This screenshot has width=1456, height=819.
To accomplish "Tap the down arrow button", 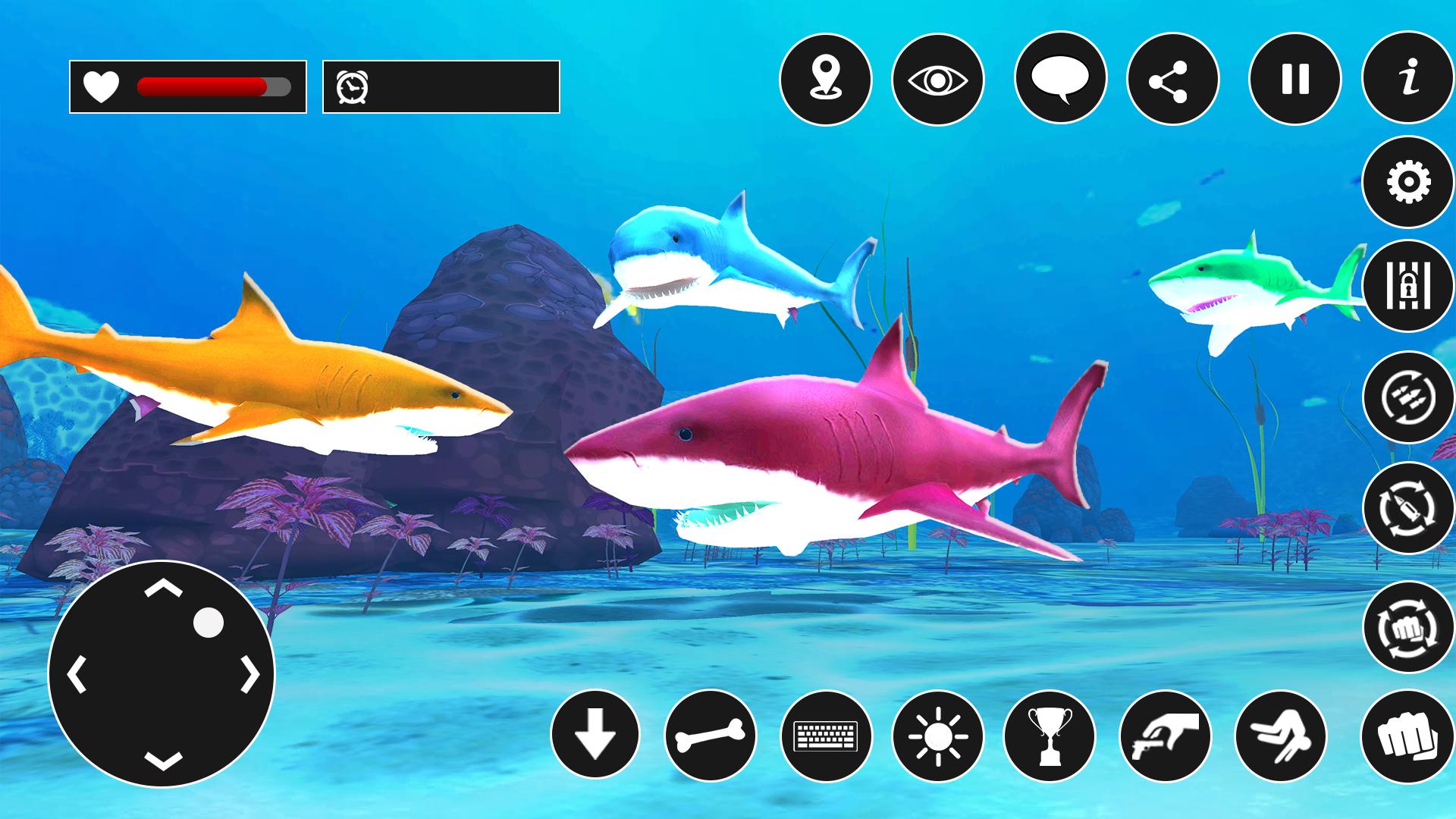I will click(595, 736).
